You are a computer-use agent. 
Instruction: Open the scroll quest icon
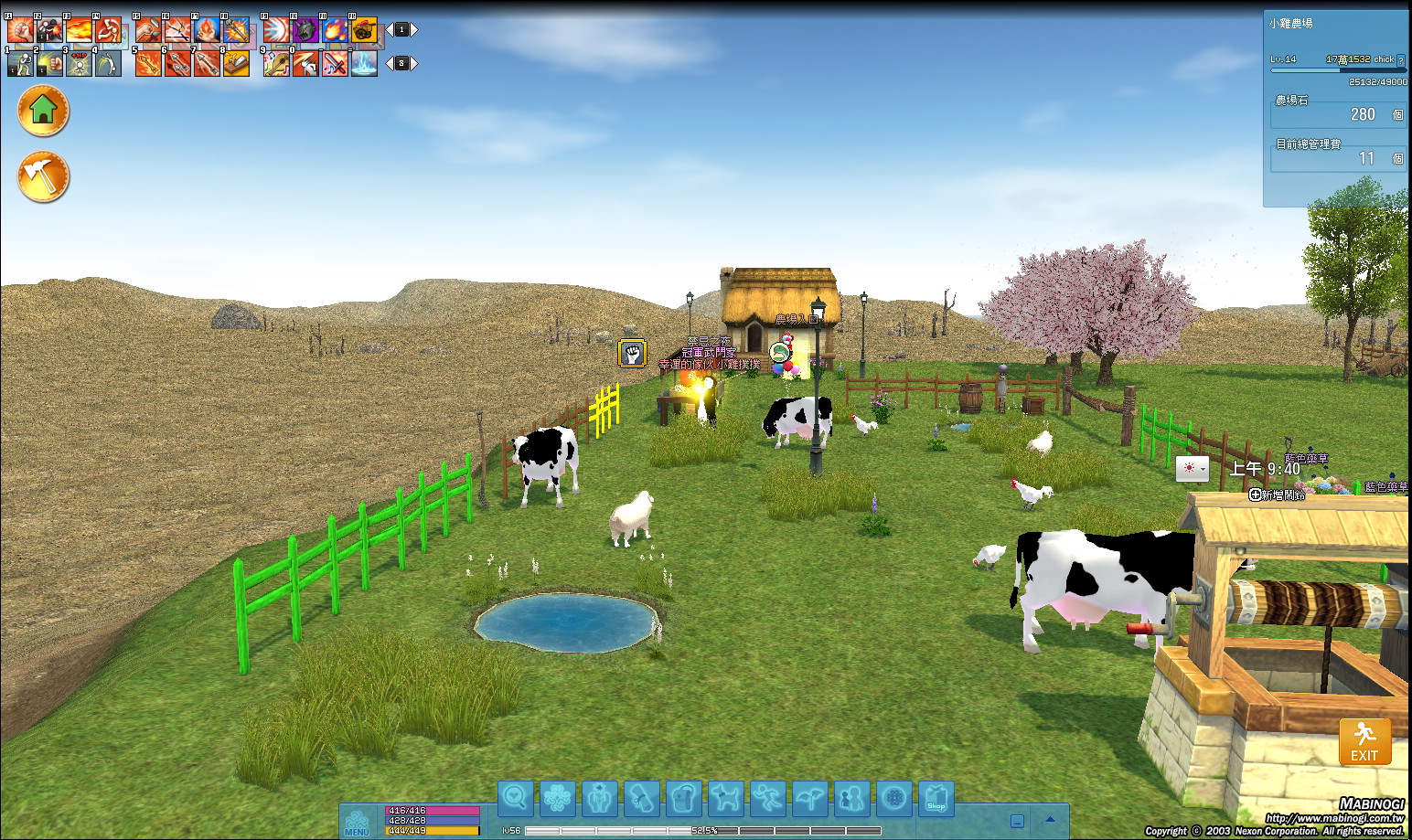tap(641, 799)
